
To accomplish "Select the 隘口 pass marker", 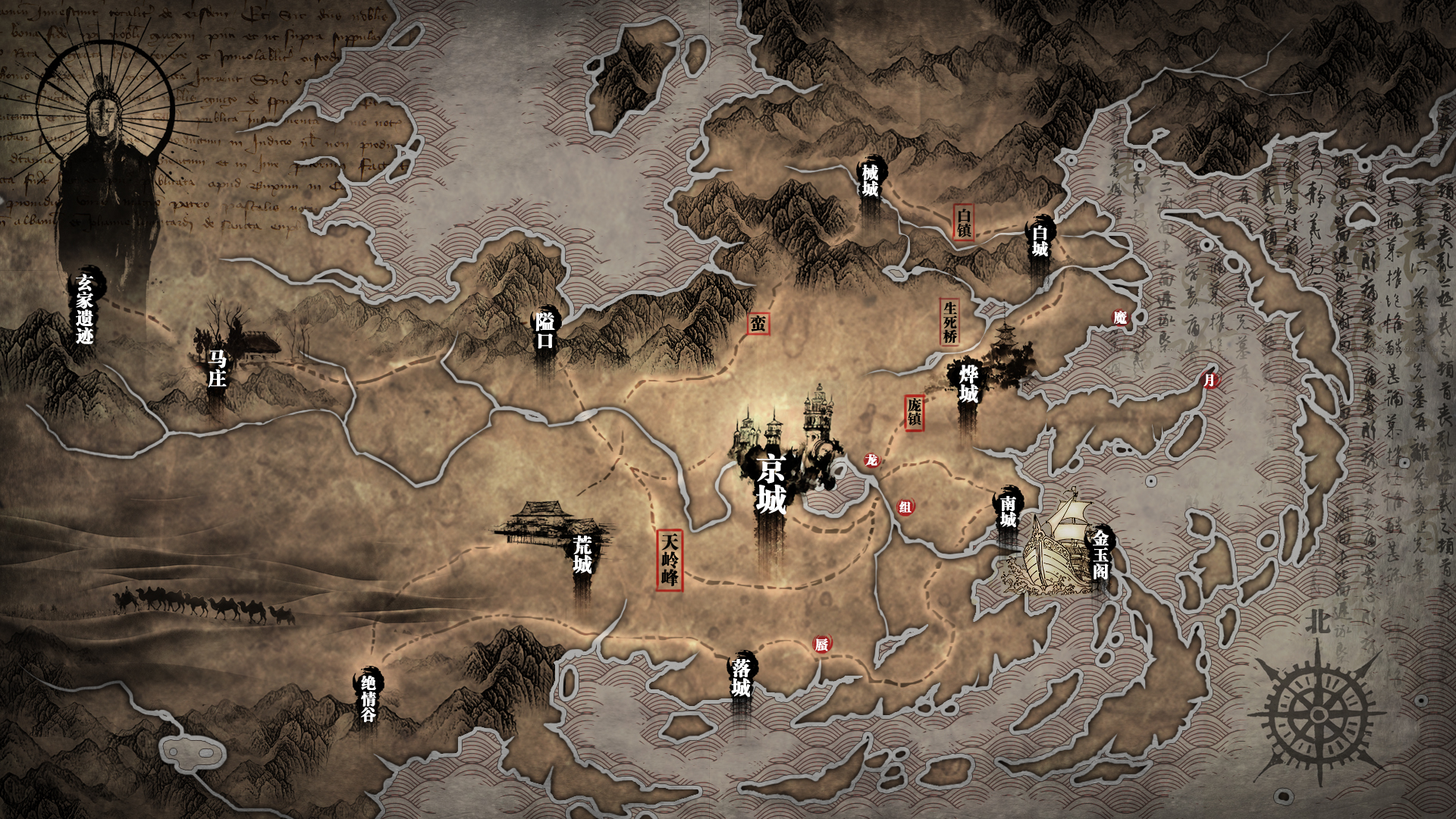I will point(545,331).
